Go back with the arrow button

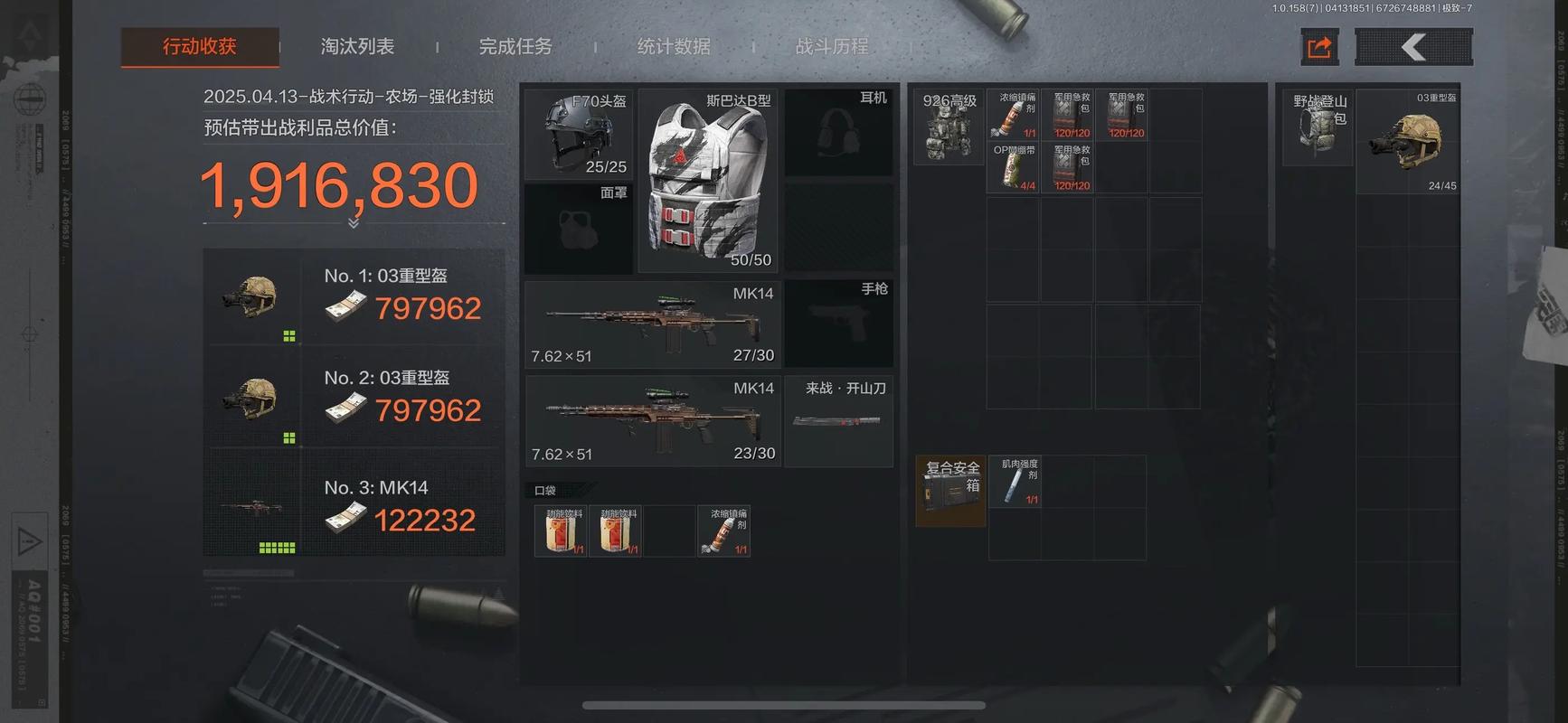coord(1413,47)
